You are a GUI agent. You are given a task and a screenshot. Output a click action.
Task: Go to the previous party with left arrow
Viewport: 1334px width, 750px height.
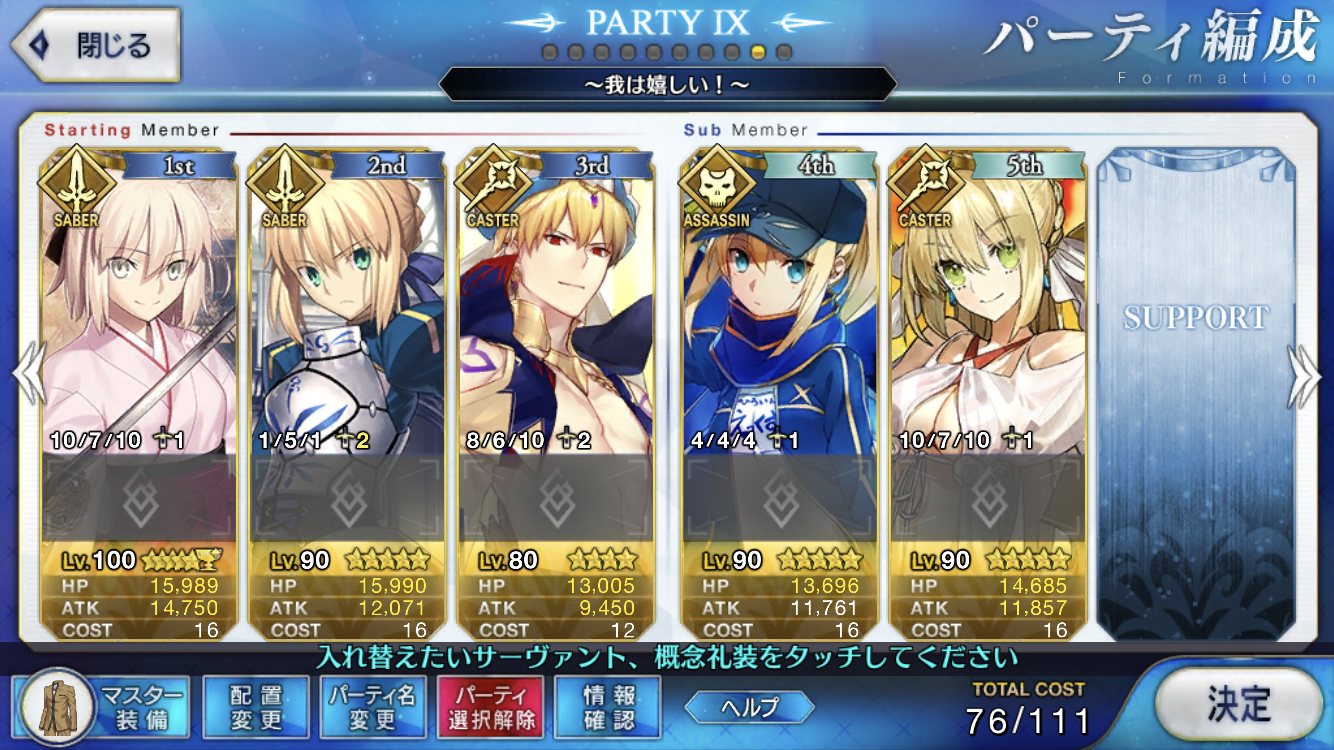[x=26, y=377]
